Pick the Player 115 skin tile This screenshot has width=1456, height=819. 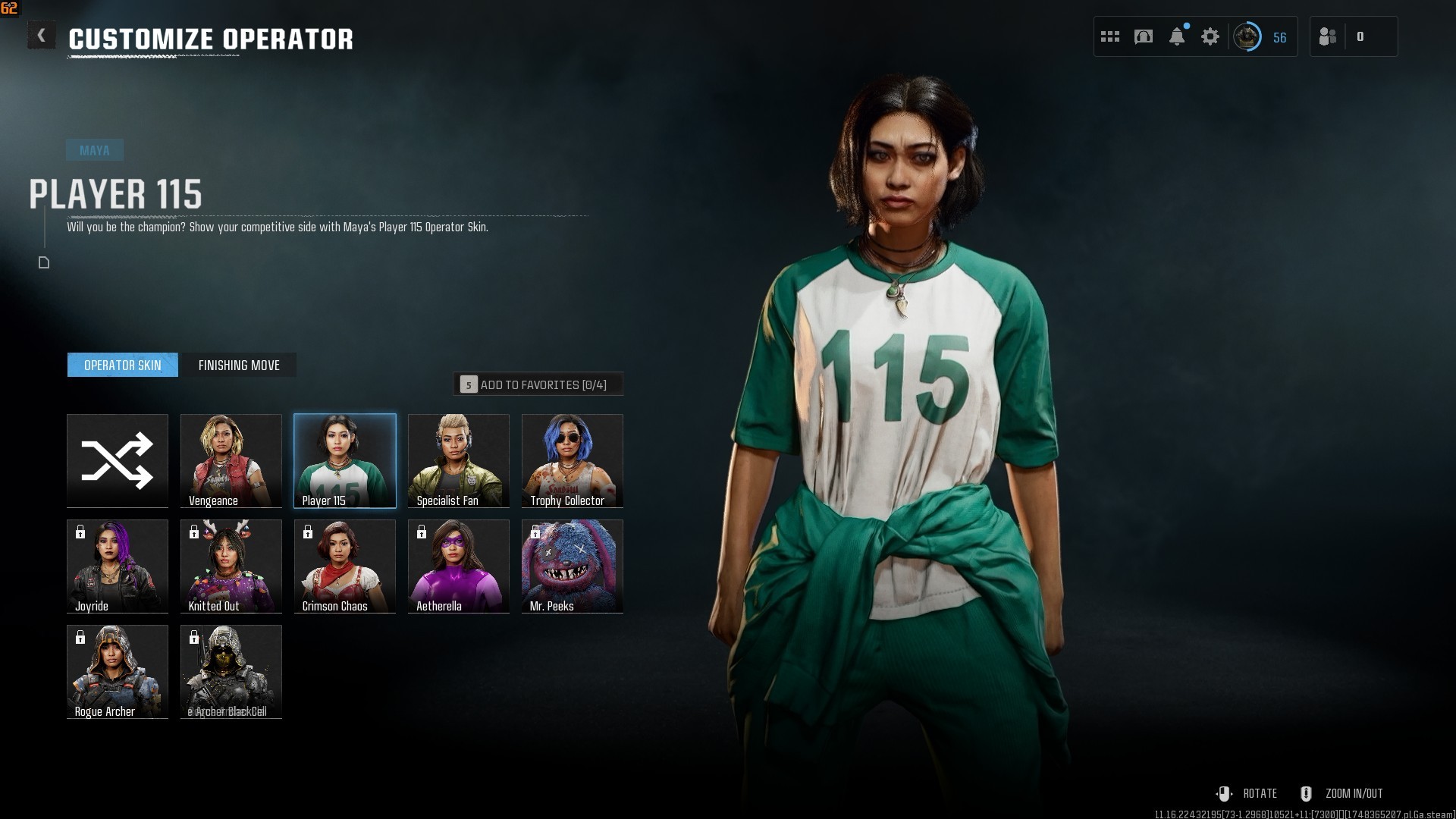[345, 460]
